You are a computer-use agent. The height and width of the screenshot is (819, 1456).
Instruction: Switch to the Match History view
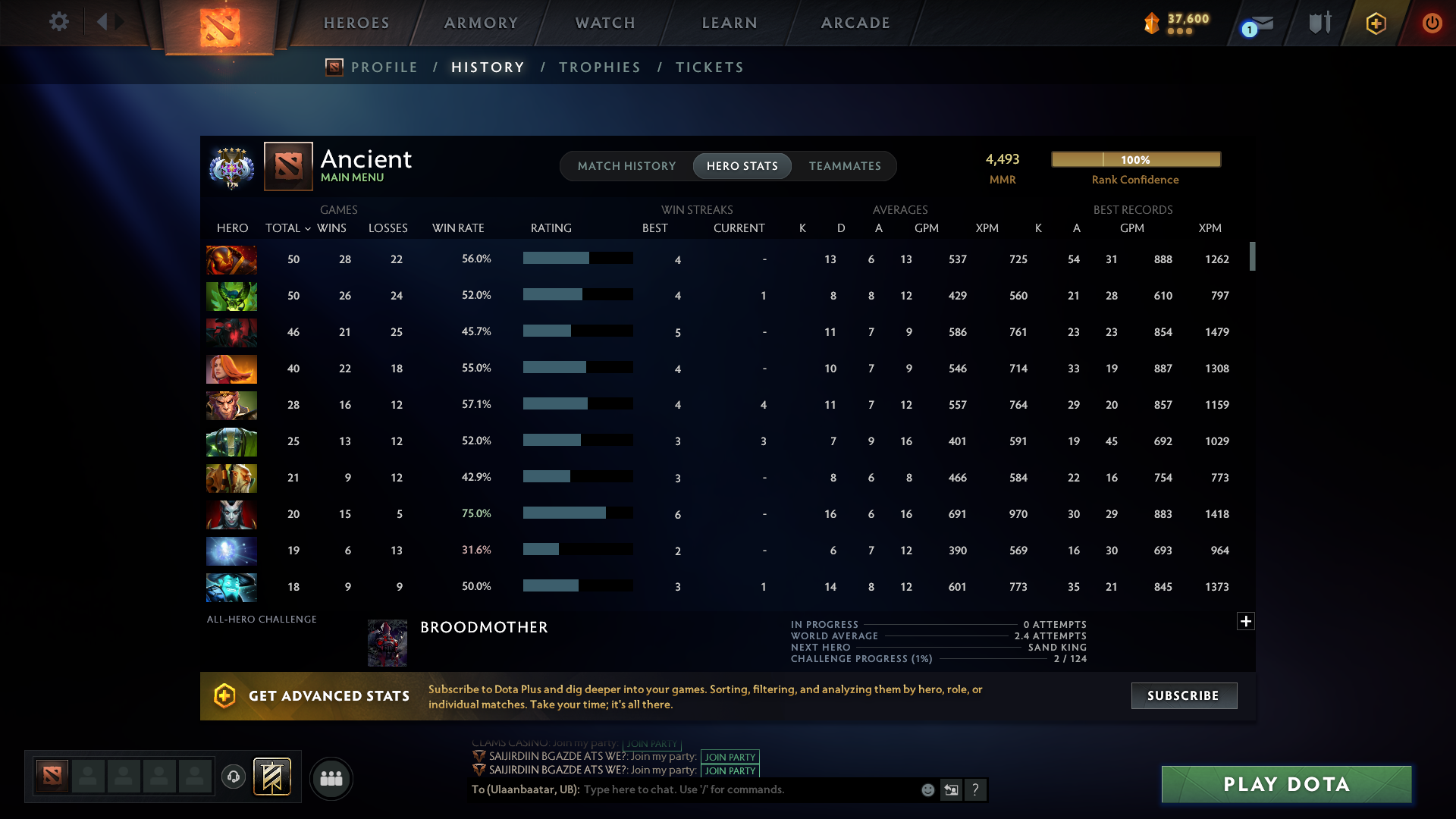pyautogui.click(x=626, y=166)
